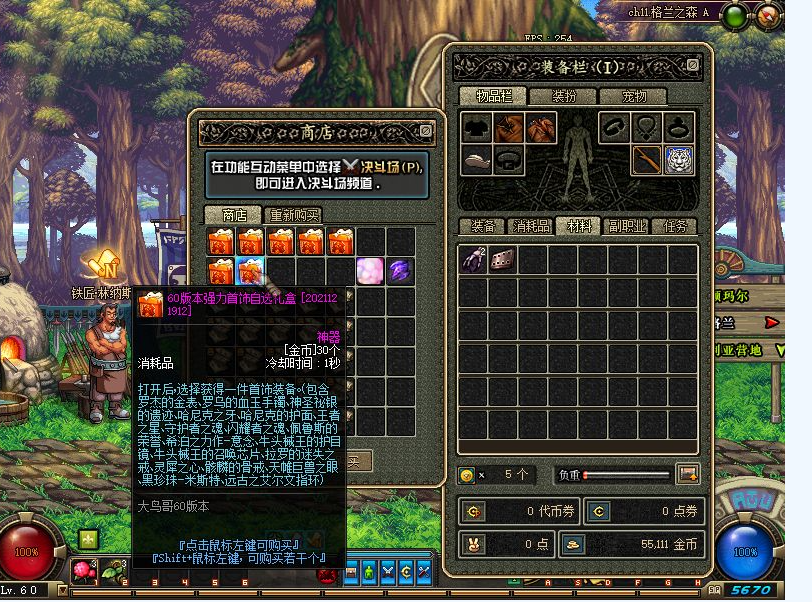Select the purple crystal item in the shop
Viewport: 812px width, 602px height.
(x=401, y=270)
